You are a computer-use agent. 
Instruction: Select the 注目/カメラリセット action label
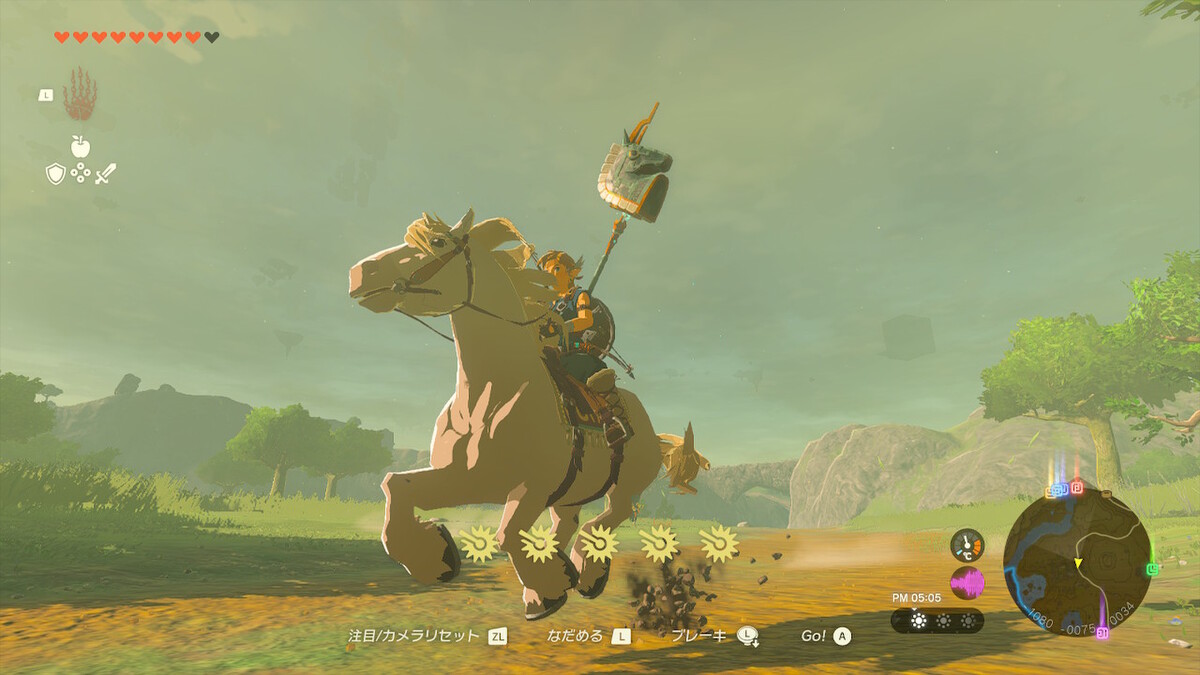click(x=413, y=635)
